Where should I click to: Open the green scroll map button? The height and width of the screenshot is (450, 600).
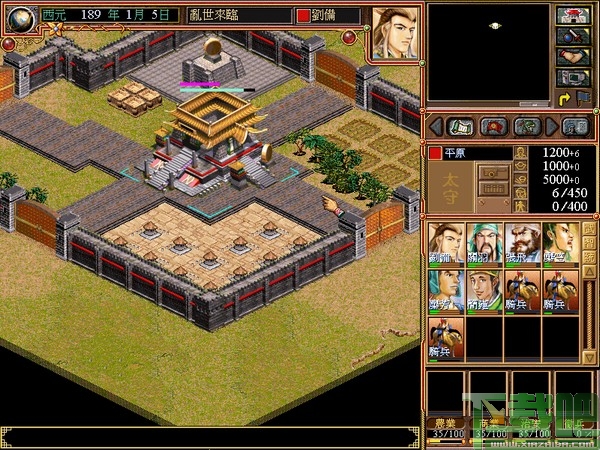point(460,127)
